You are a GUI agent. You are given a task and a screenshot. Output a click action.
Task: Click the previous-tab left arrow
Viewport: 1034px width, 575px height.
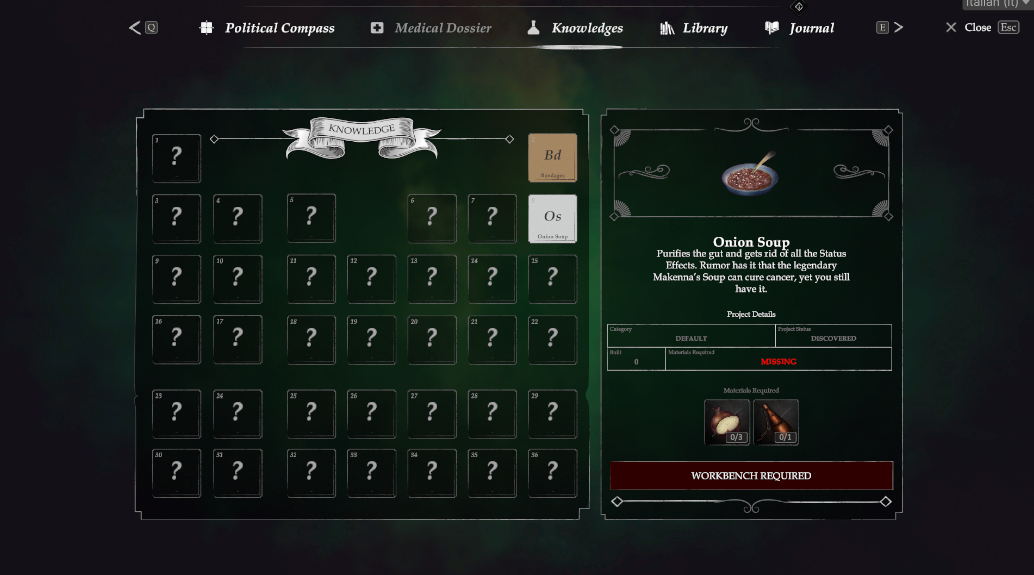[136, 28]
